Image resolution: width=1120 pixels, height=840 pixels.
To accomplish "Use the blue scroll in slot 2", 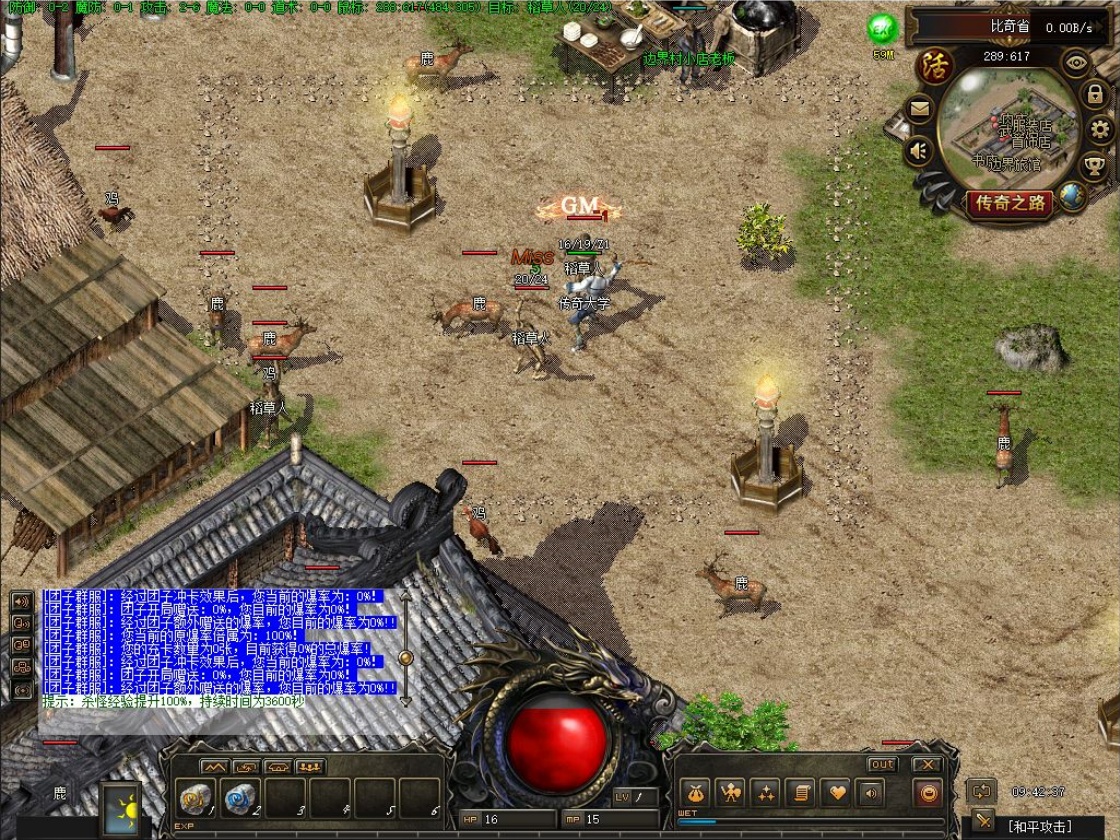I will click(x=239, y=799).
